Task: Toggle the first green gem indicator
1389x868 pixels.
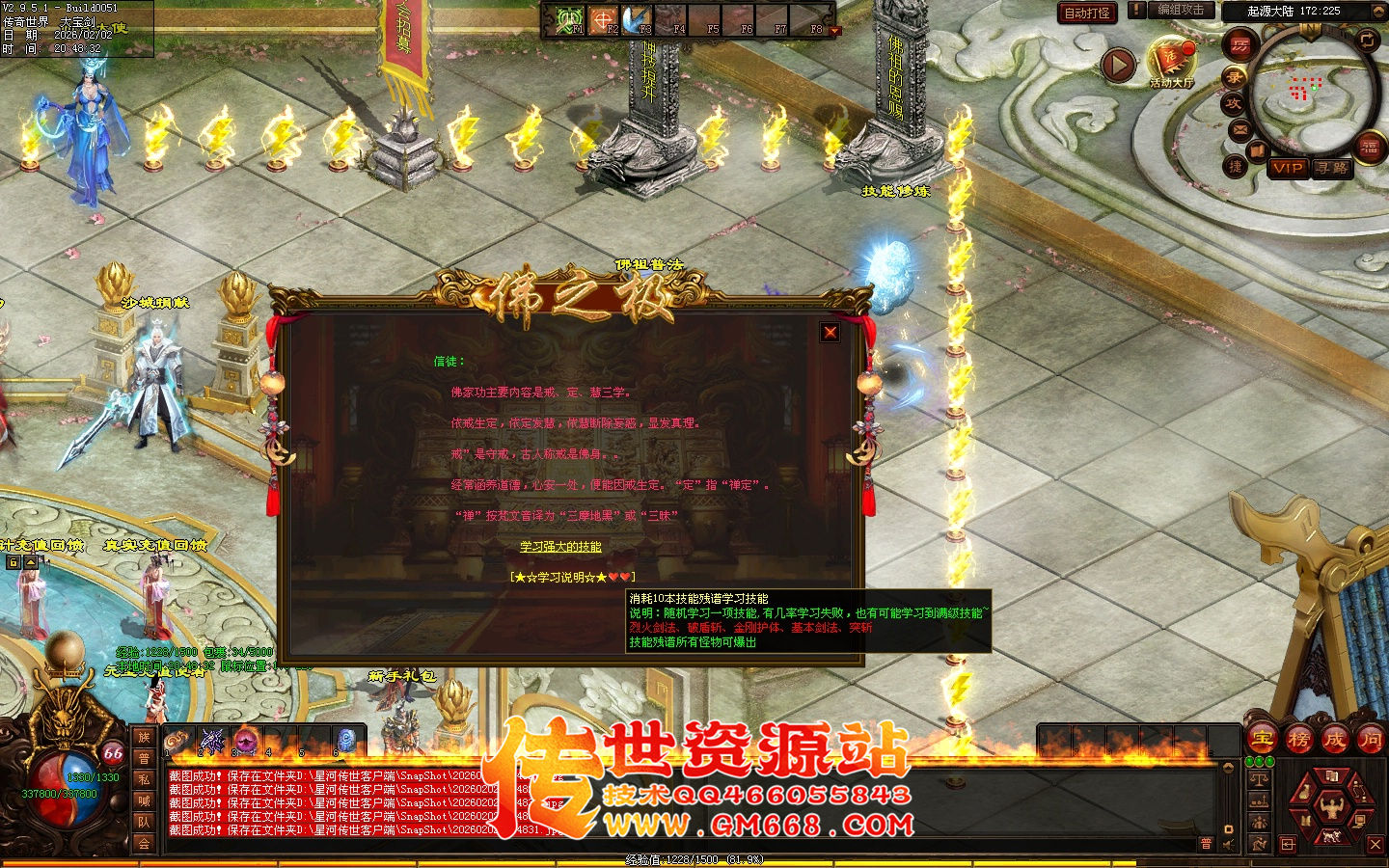Action: (1249, 762)
